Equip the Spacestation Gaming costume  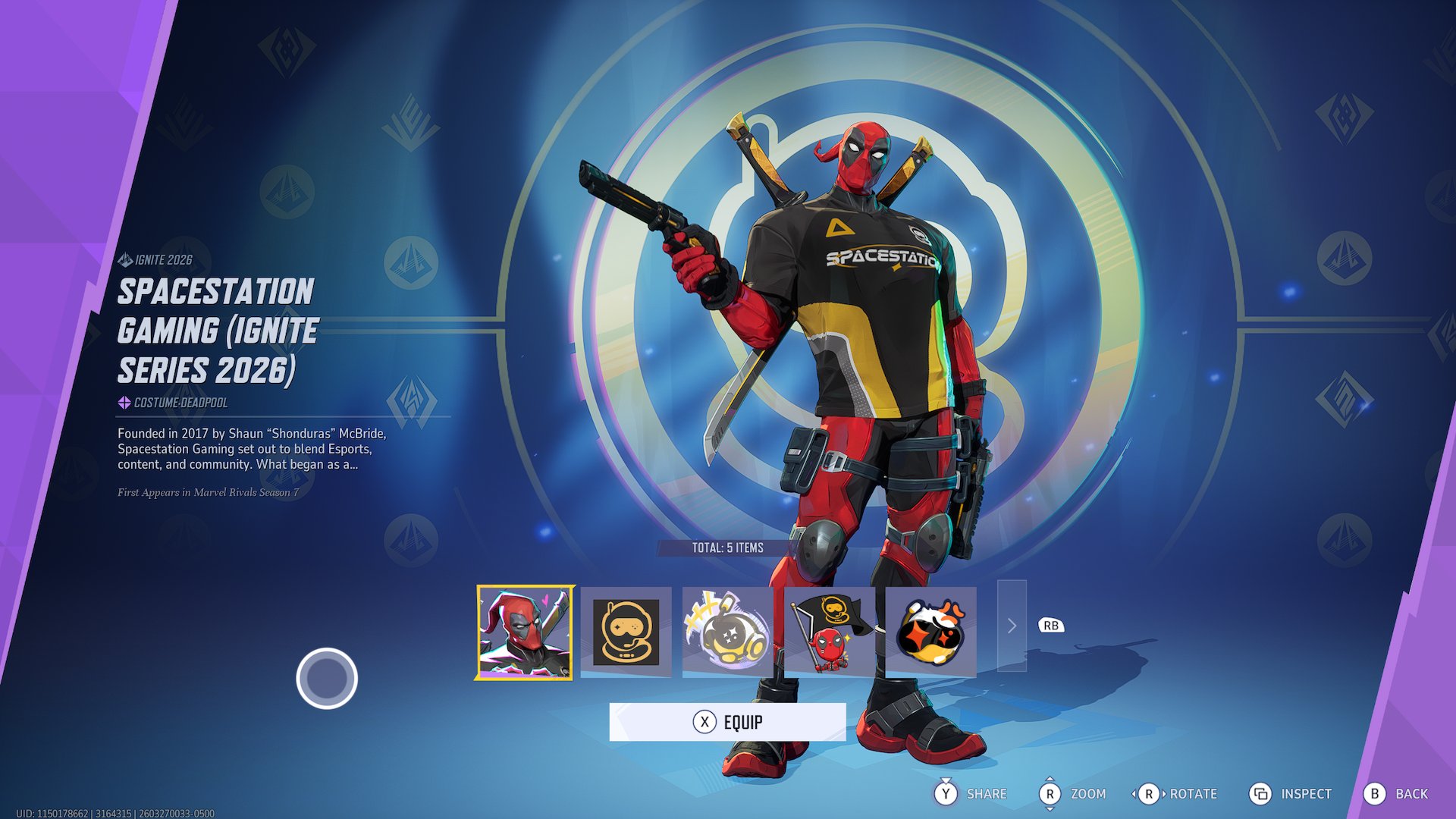tap(727, 722)
